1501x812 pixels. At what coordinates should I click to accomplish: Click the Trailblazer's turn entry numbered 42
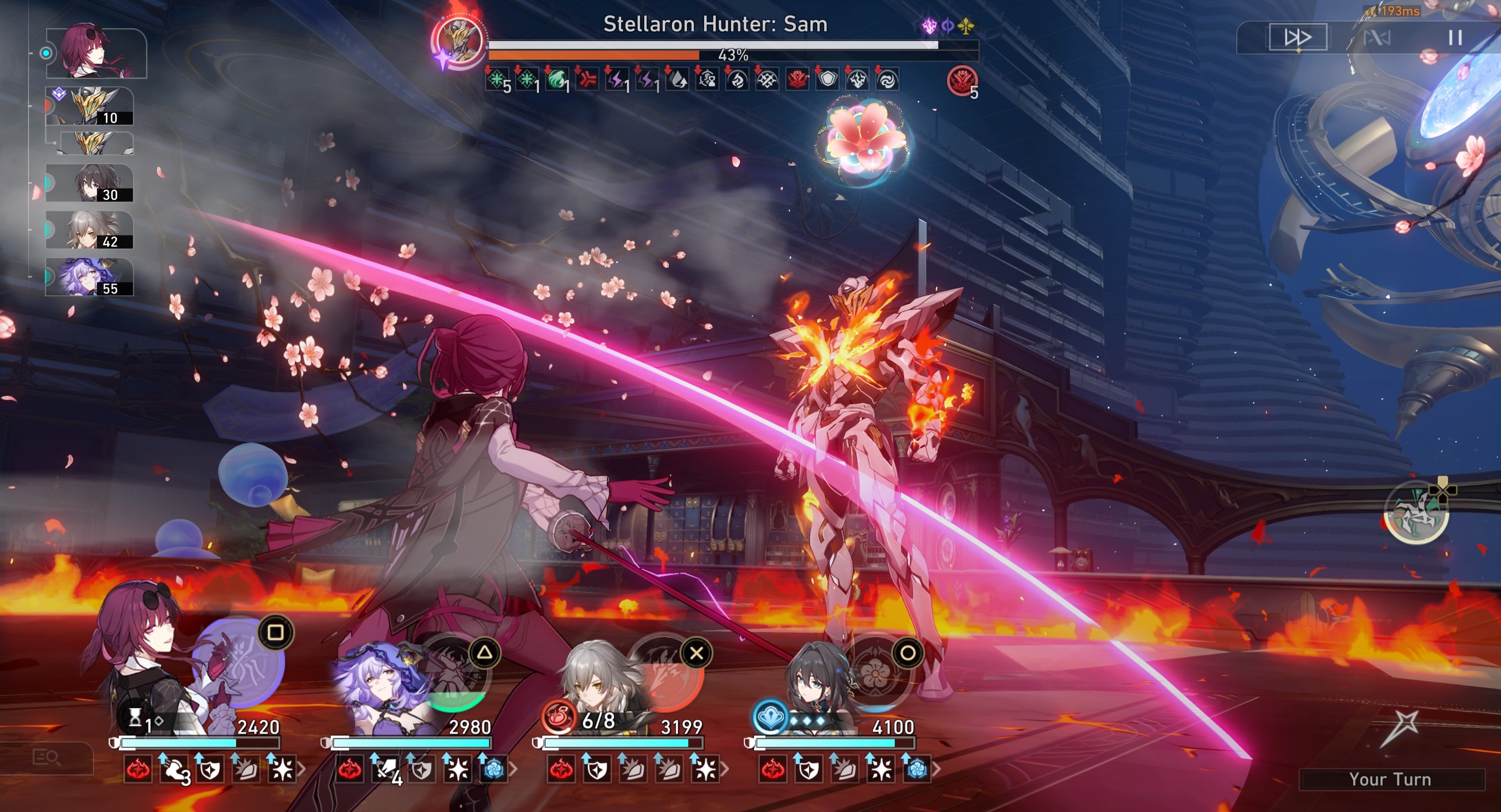click(90, 230)
